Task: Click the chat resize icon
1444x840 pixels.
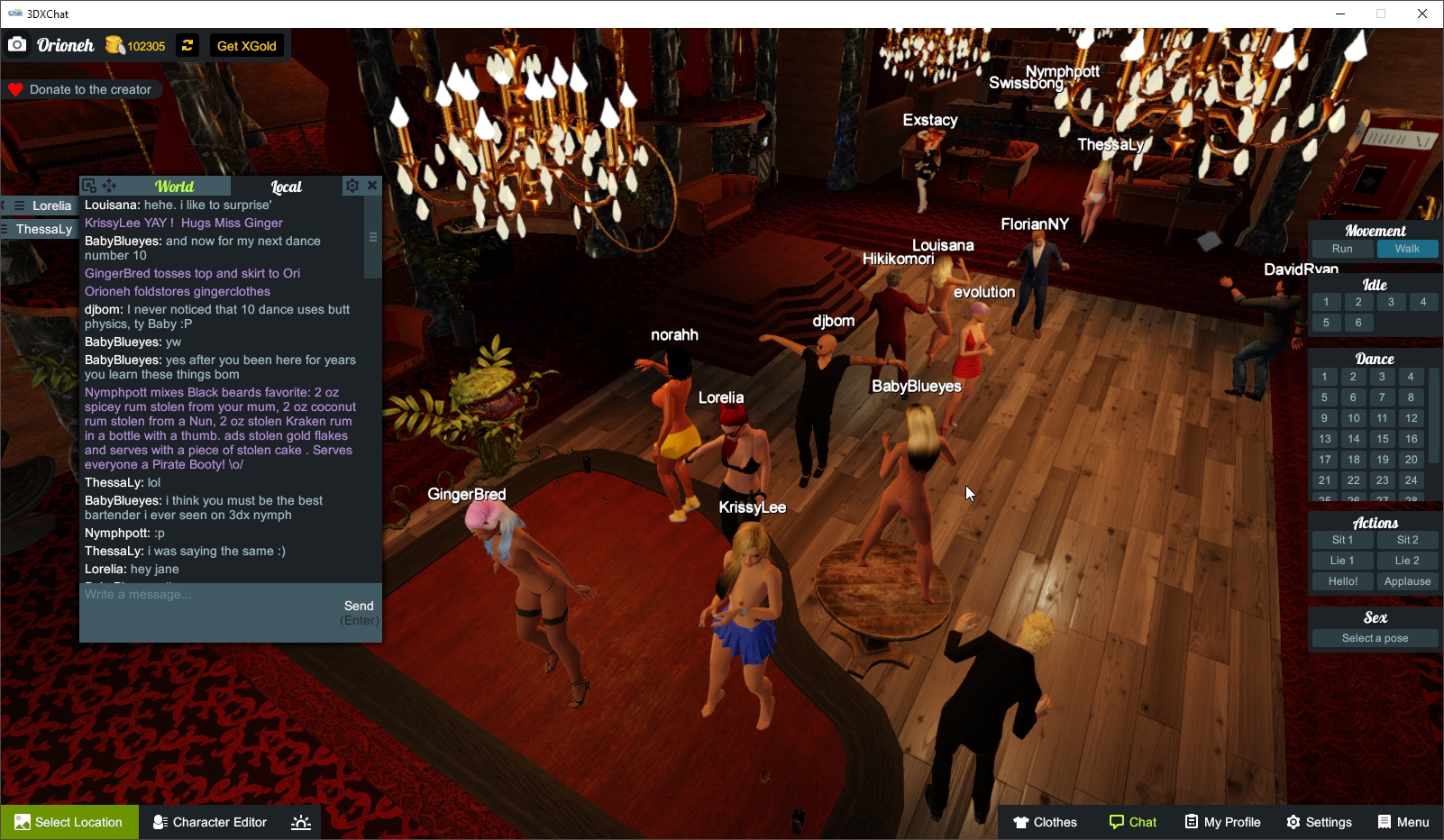Action: point(89,185)
